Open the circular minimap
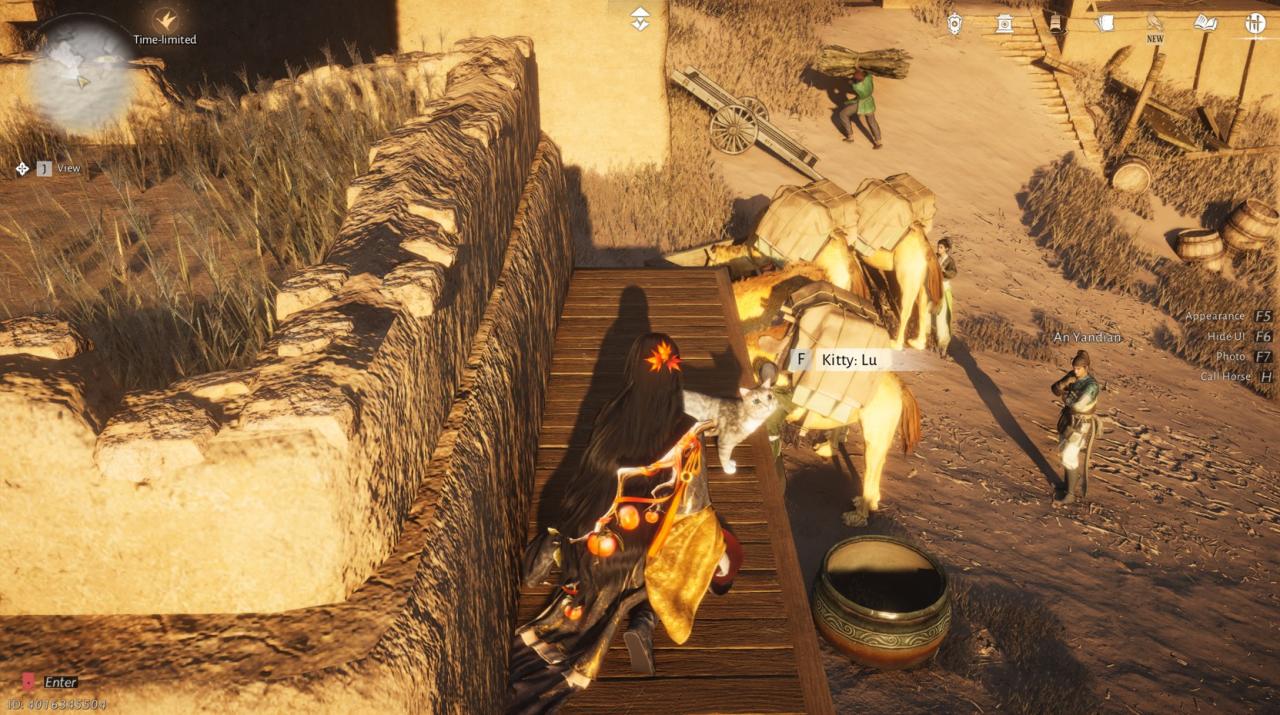Viewport: 1280px width, 715px height. (80, 75)
